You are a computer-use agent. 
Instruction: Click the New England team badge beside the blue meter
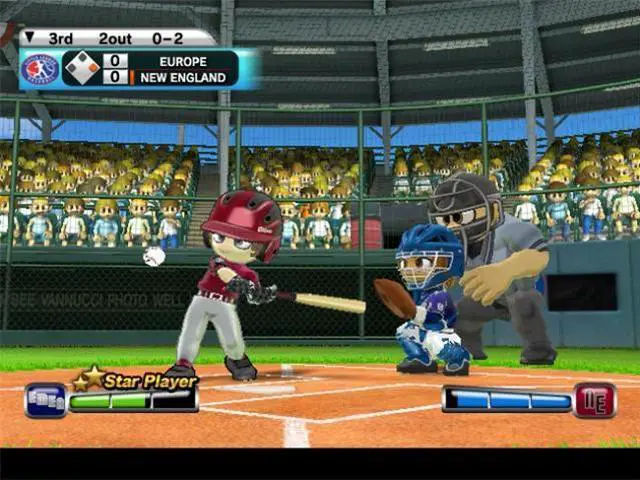[x=595, y=400]
